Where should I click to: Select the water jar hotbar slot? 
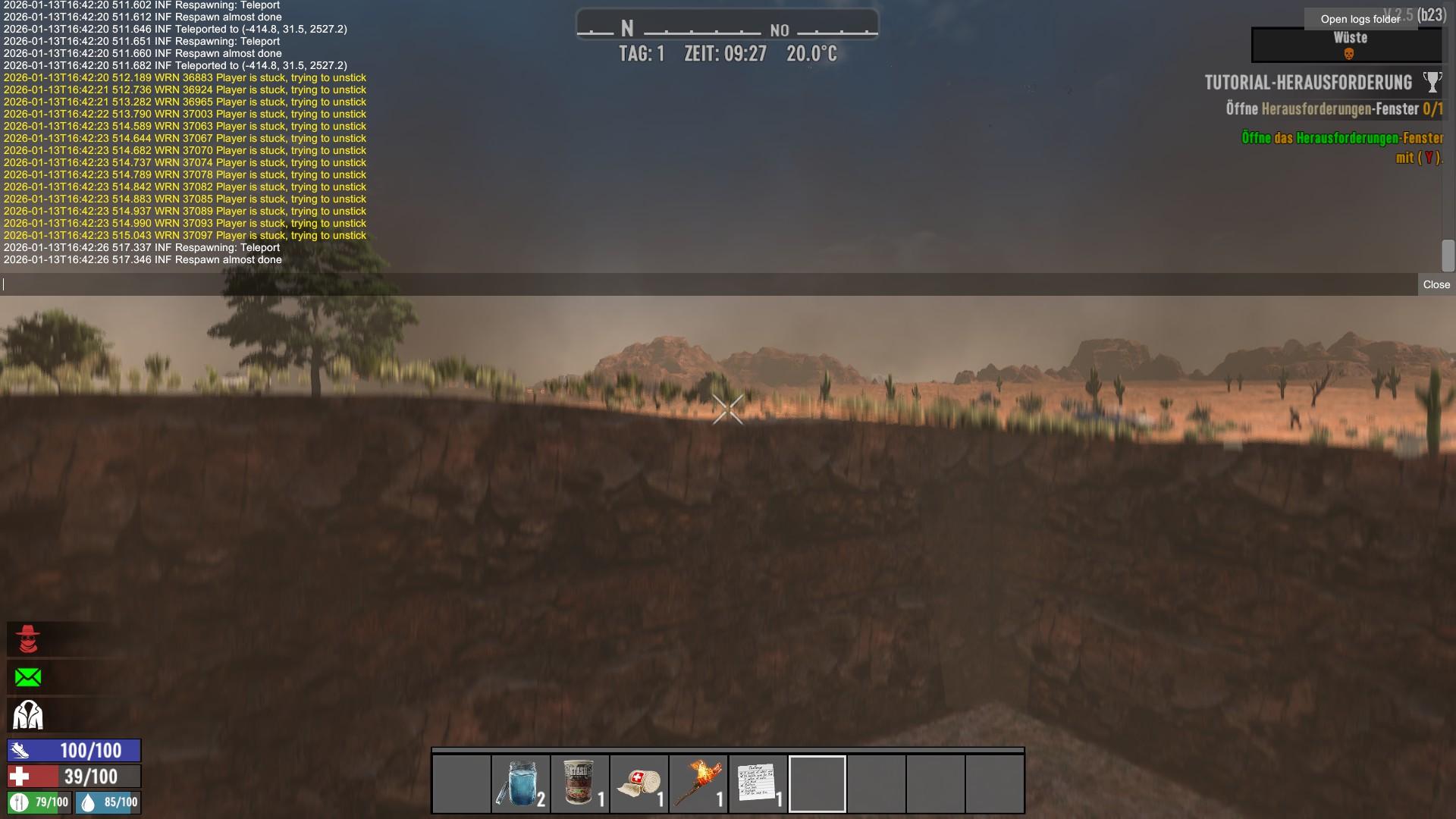[520, 784]
